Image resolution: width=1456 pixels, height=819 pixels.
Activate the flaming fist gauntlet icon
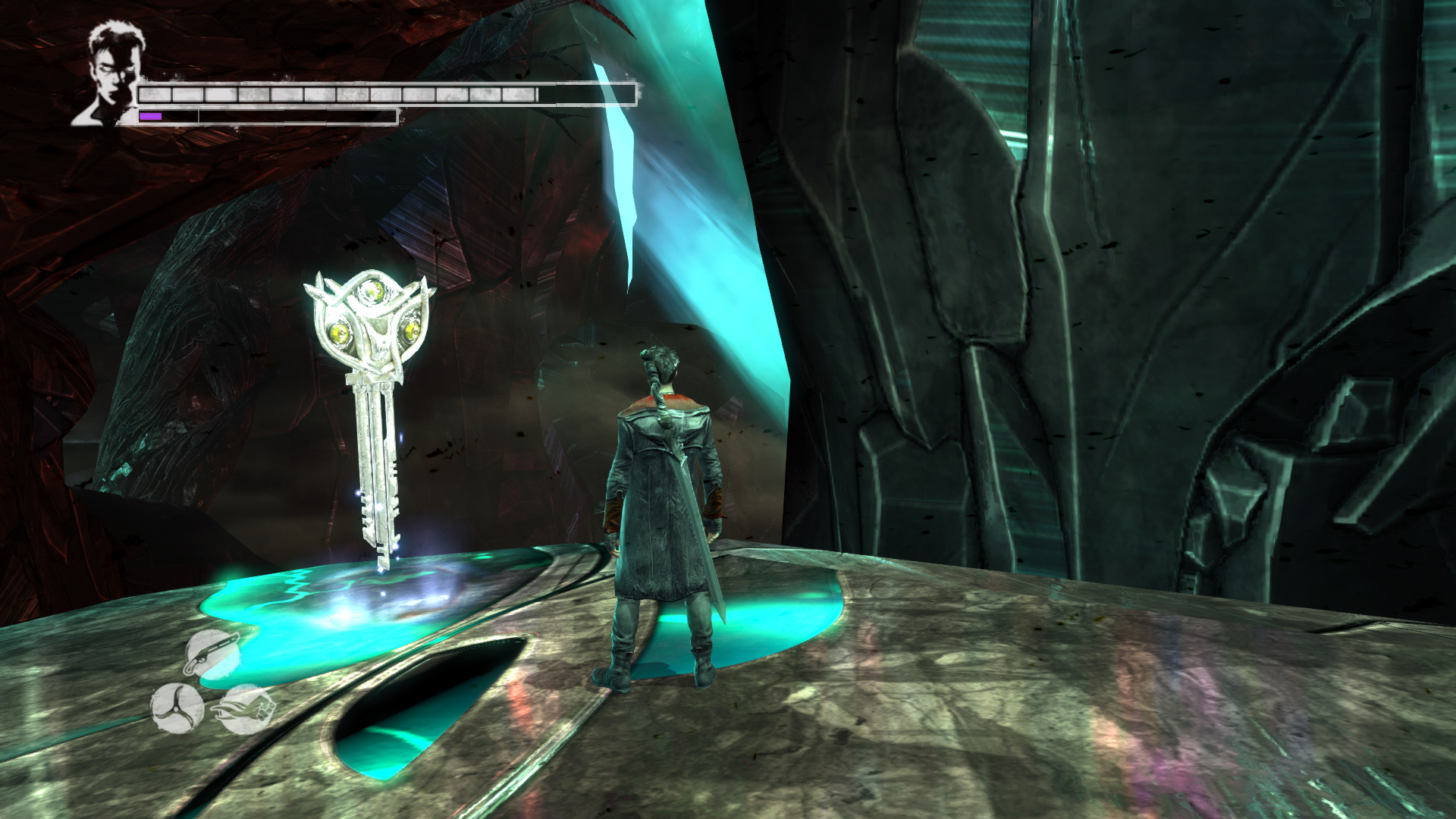pyautogui.click(x=246, y=709)
